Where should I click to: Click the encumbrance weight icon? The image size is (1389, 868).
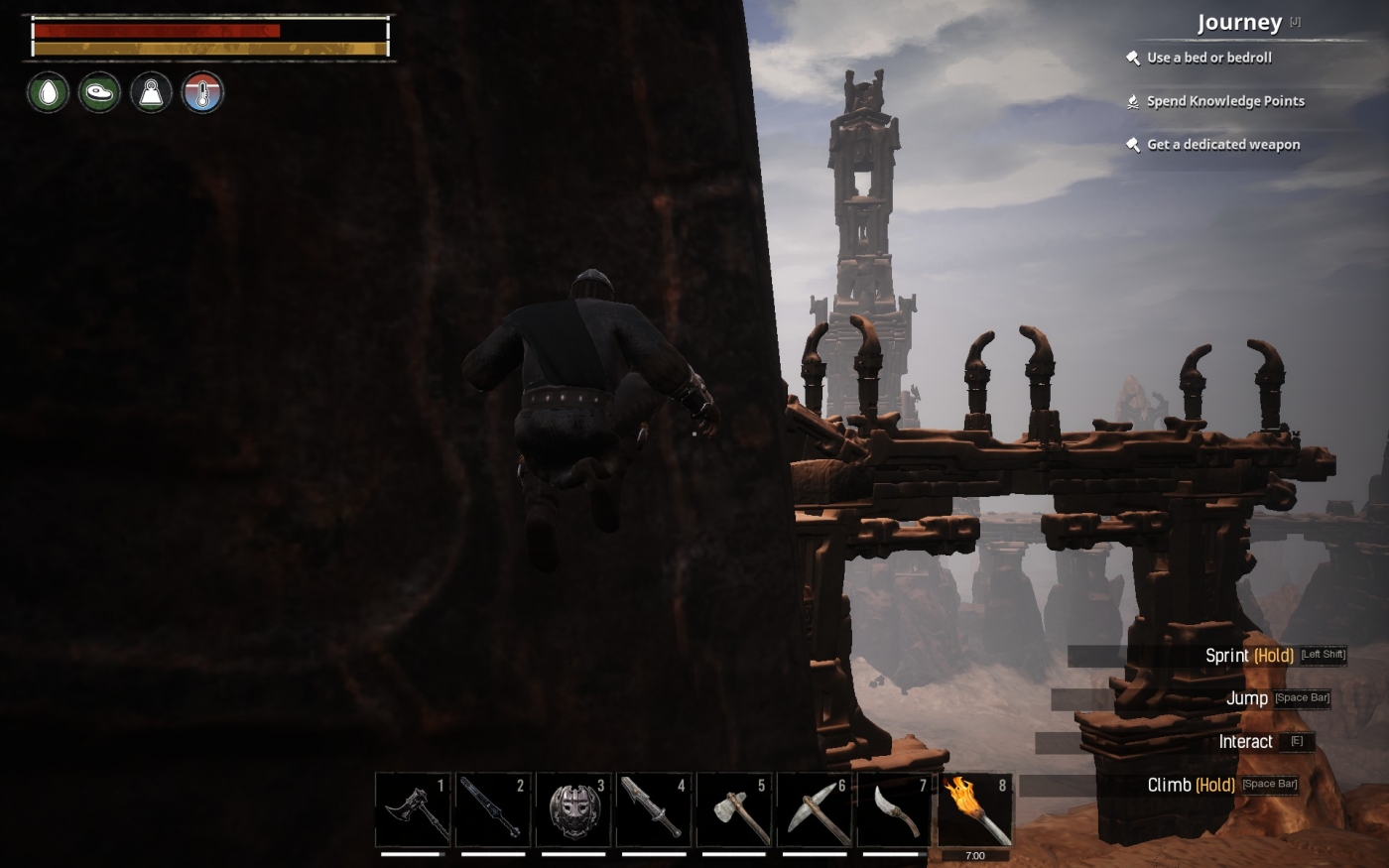click(151, 92)
